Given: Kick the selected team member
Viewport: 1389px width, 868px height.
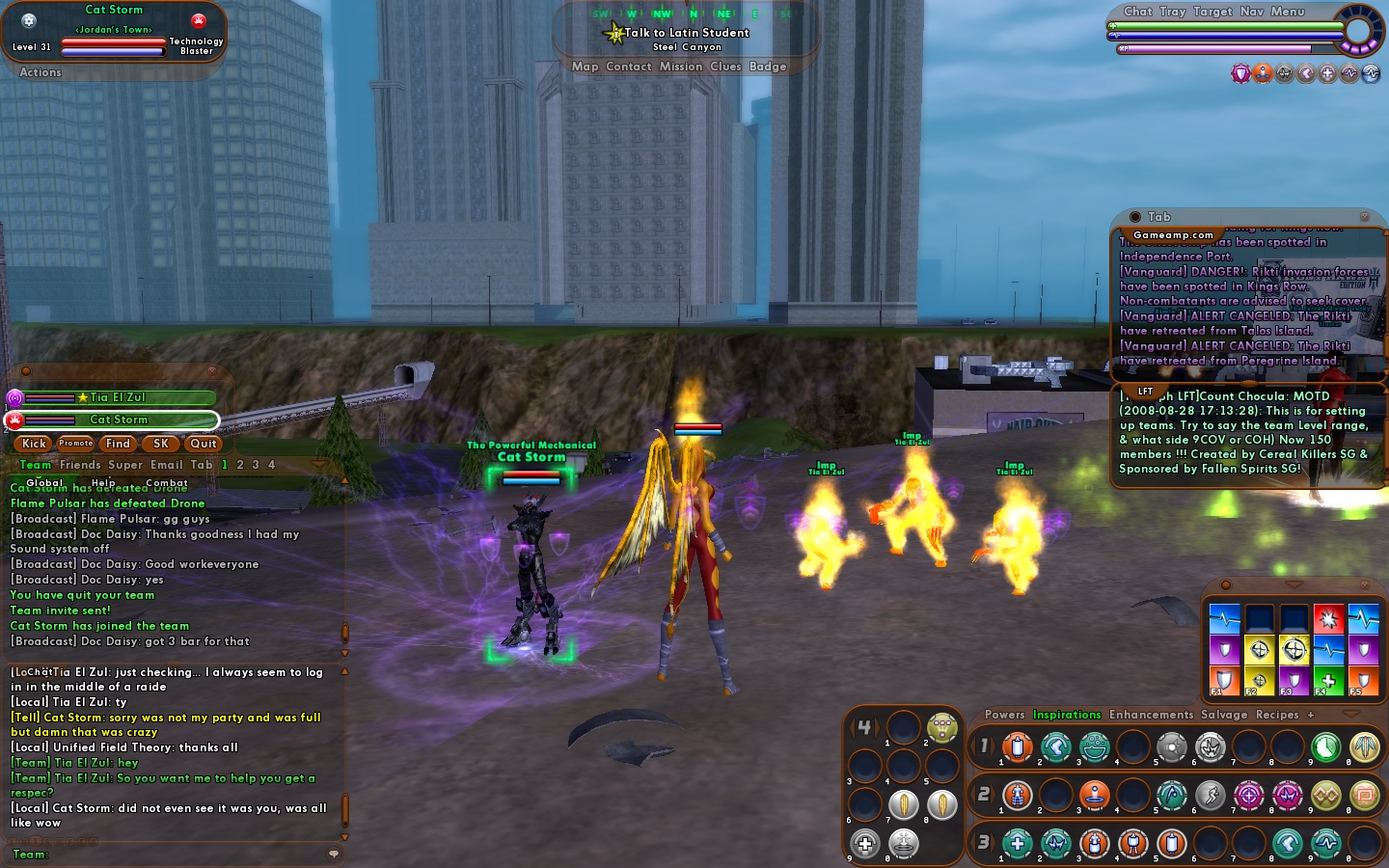Looking at the screenshot, I should coord(34,444).
